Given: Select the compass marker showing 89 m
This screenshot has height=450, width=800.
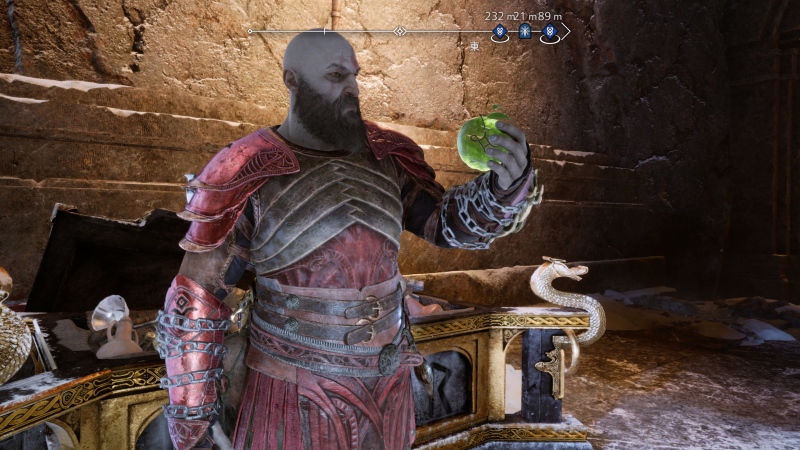Looking at the screenshot, I should 549,32.
